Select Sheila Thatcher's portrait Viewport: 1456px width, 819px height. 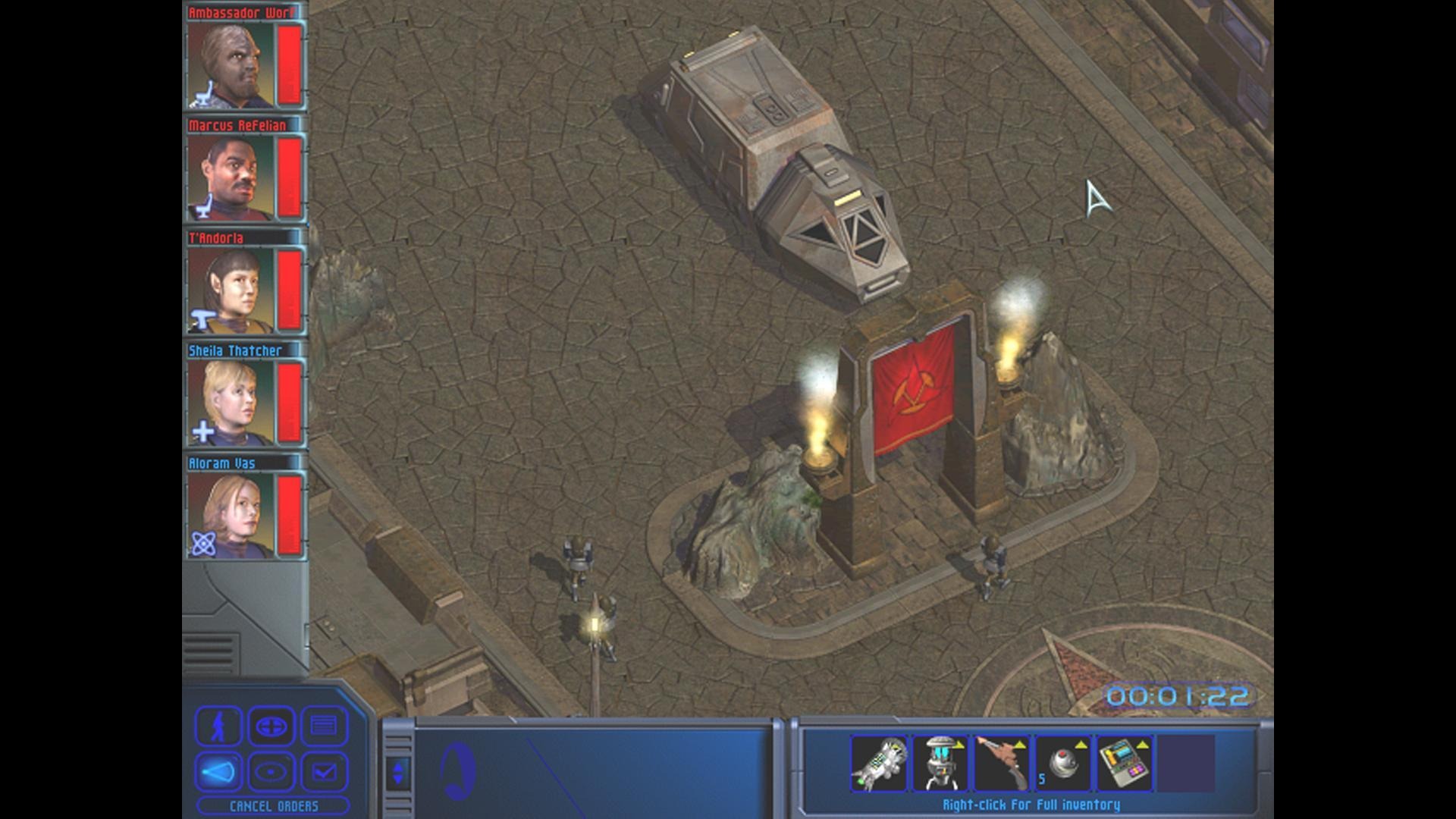click(x=231, y=403)
